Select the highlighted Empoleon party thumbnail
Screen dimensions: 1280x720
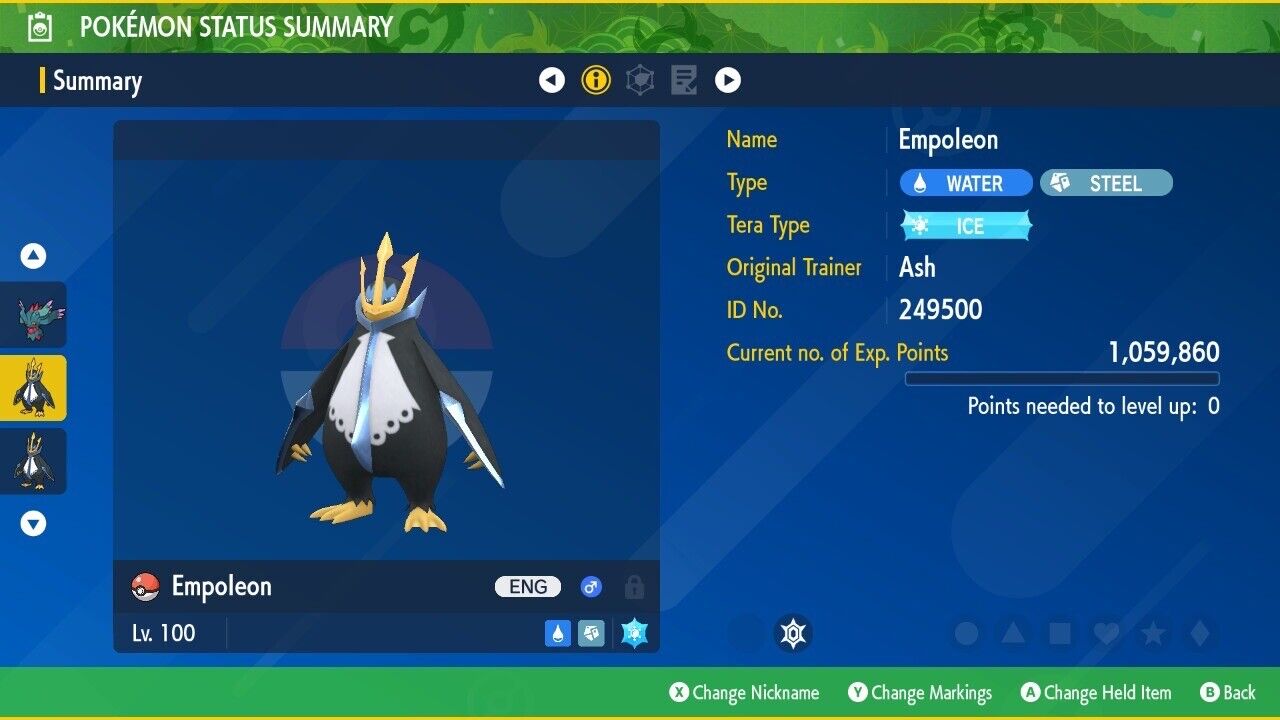(33, 388)
